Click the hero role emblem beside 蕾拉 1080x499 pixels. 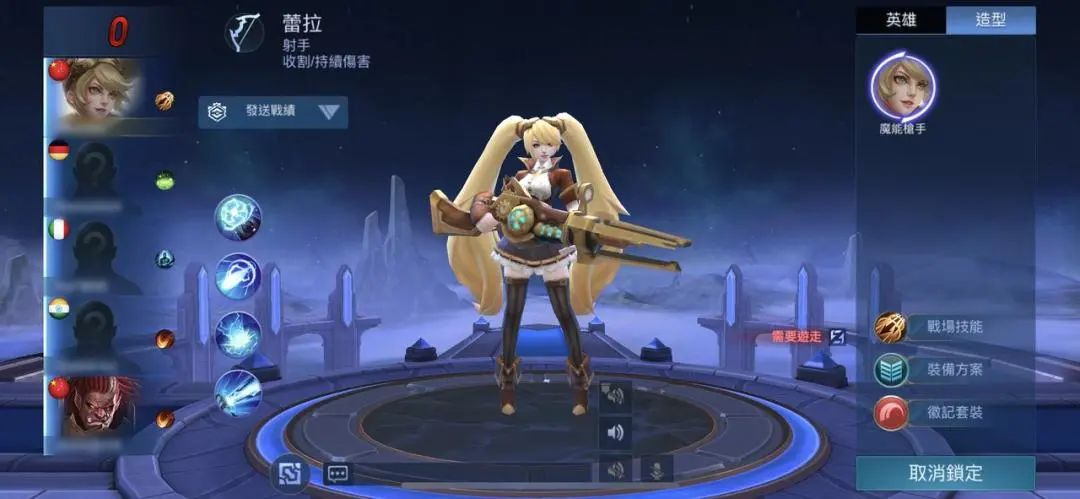tap(244, 33)
